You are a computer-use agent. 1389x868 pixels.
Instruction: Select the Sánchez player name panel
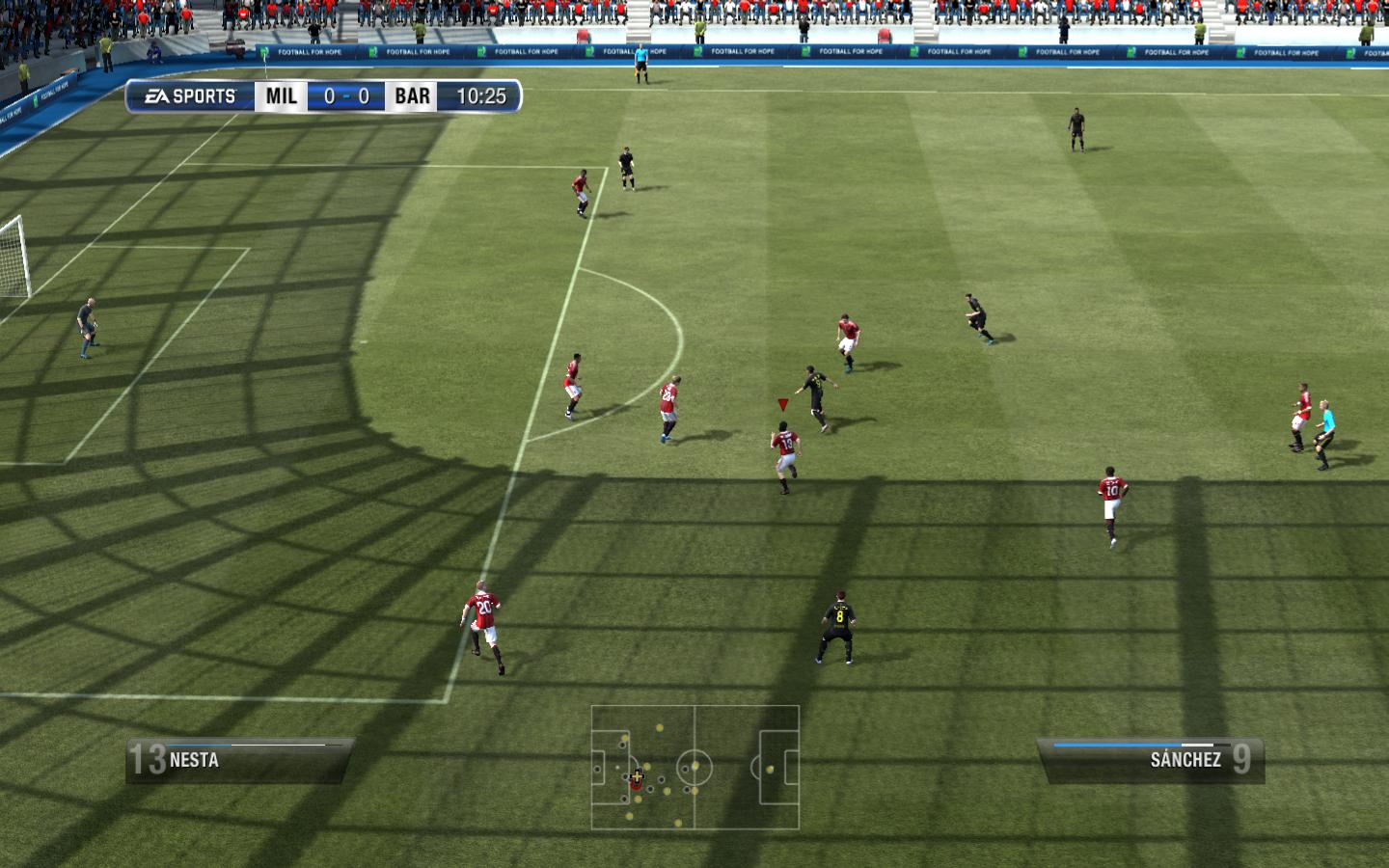point(1150,760)
